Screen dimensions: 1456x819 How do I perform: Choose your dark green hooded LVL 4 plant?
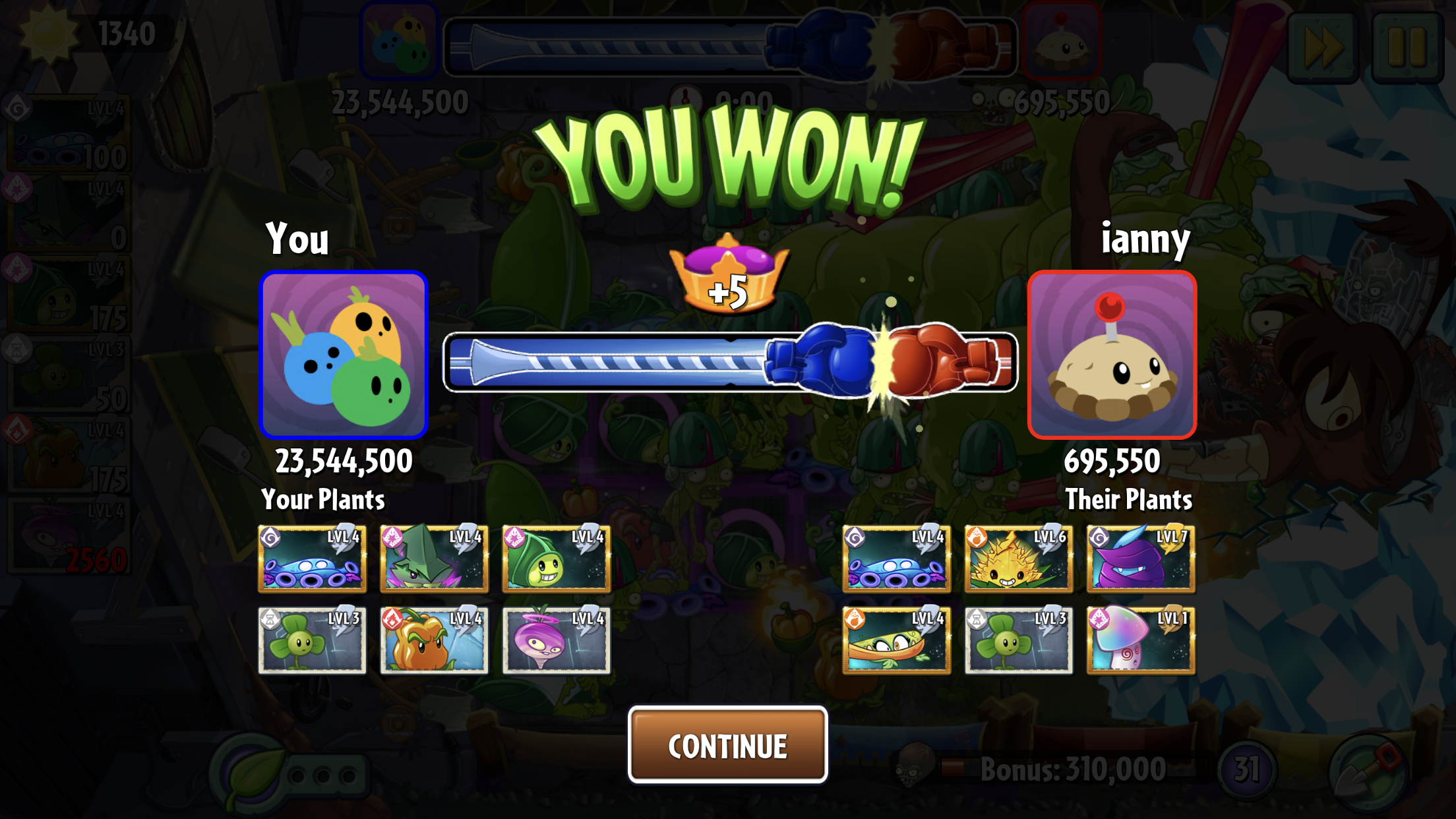pos(434,559)
